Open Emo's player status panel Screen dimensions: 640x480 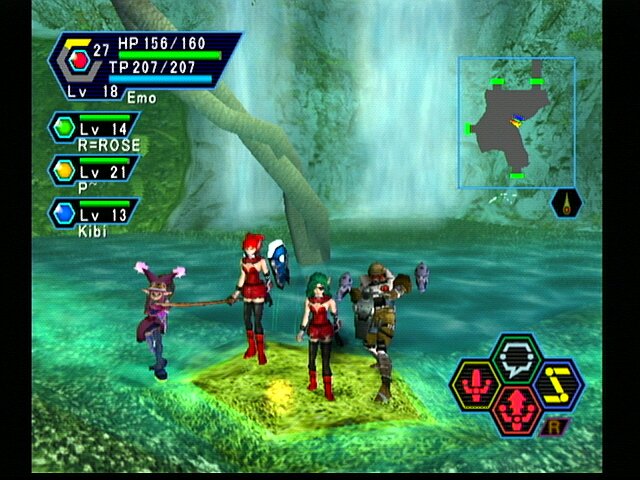[145, 66]
